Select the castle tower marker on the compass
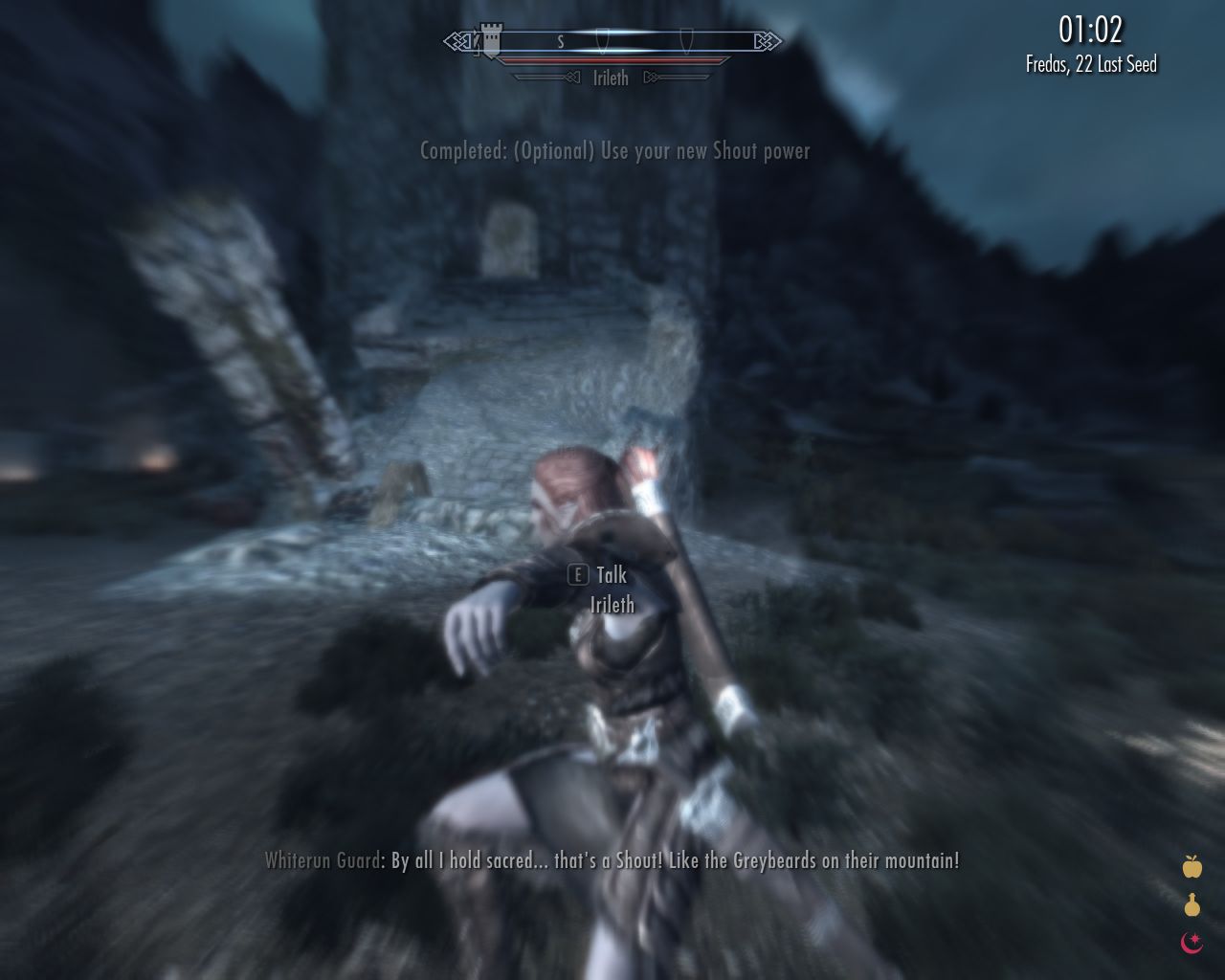This screenshot has width=1225, height=980. [493, 39]
